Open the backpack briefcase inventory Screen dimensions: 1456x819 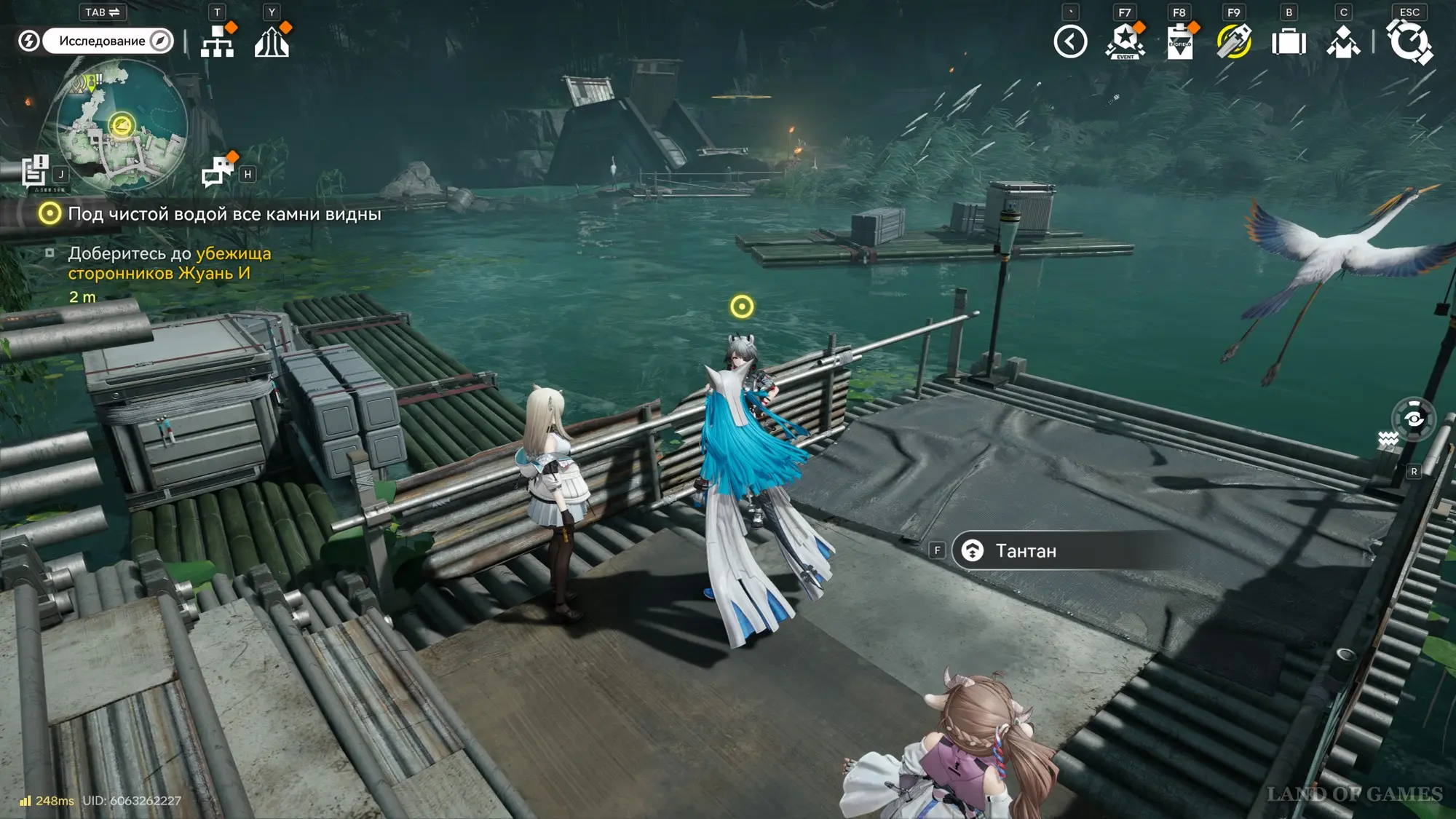coord(1289,41)
